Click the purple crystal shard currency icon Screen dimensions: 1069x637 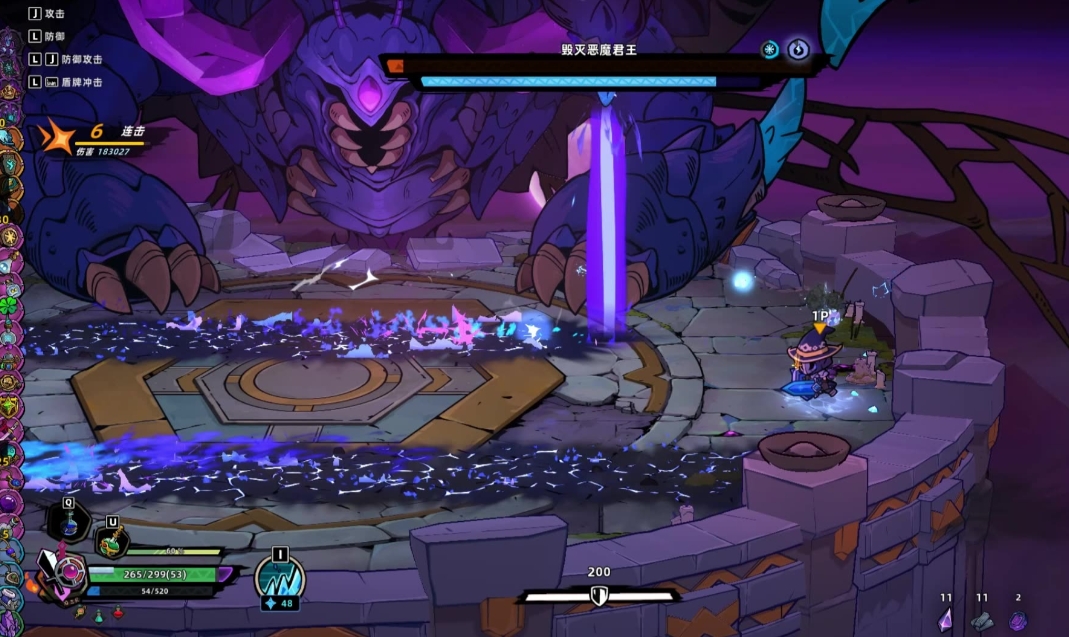click(945, 620)
